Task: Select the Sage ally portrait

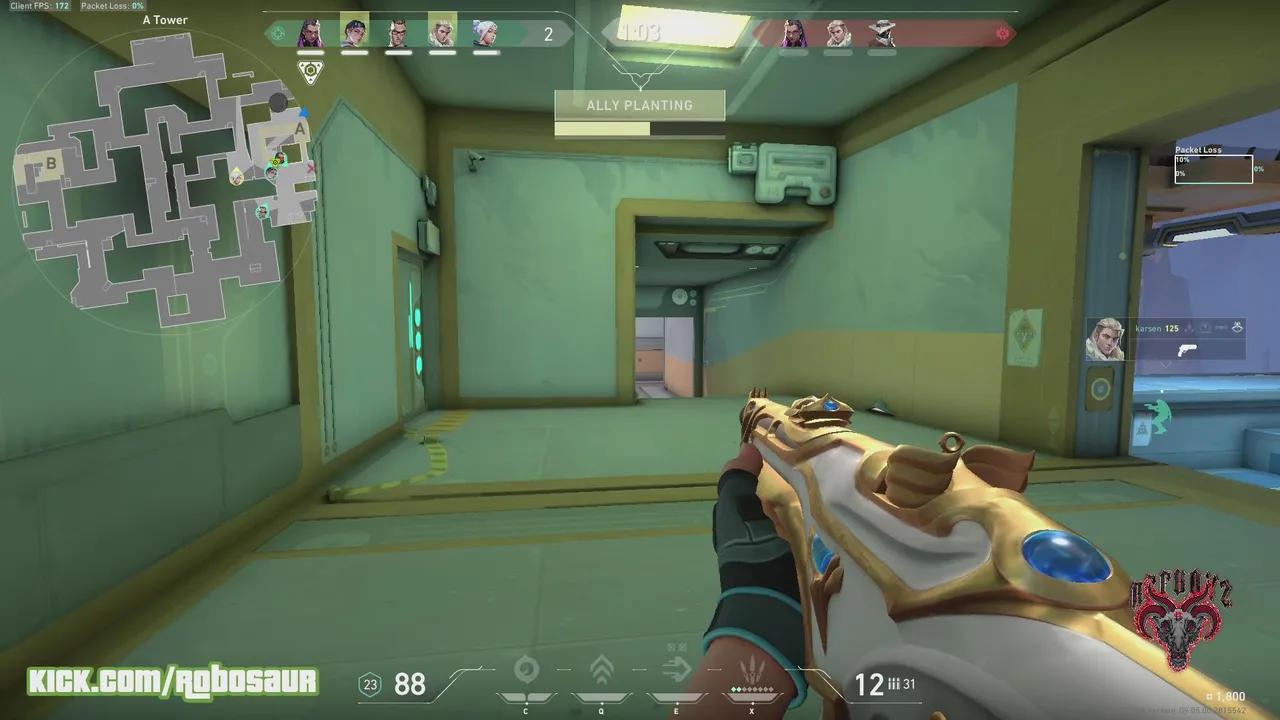Action: (x=487, y=33)
